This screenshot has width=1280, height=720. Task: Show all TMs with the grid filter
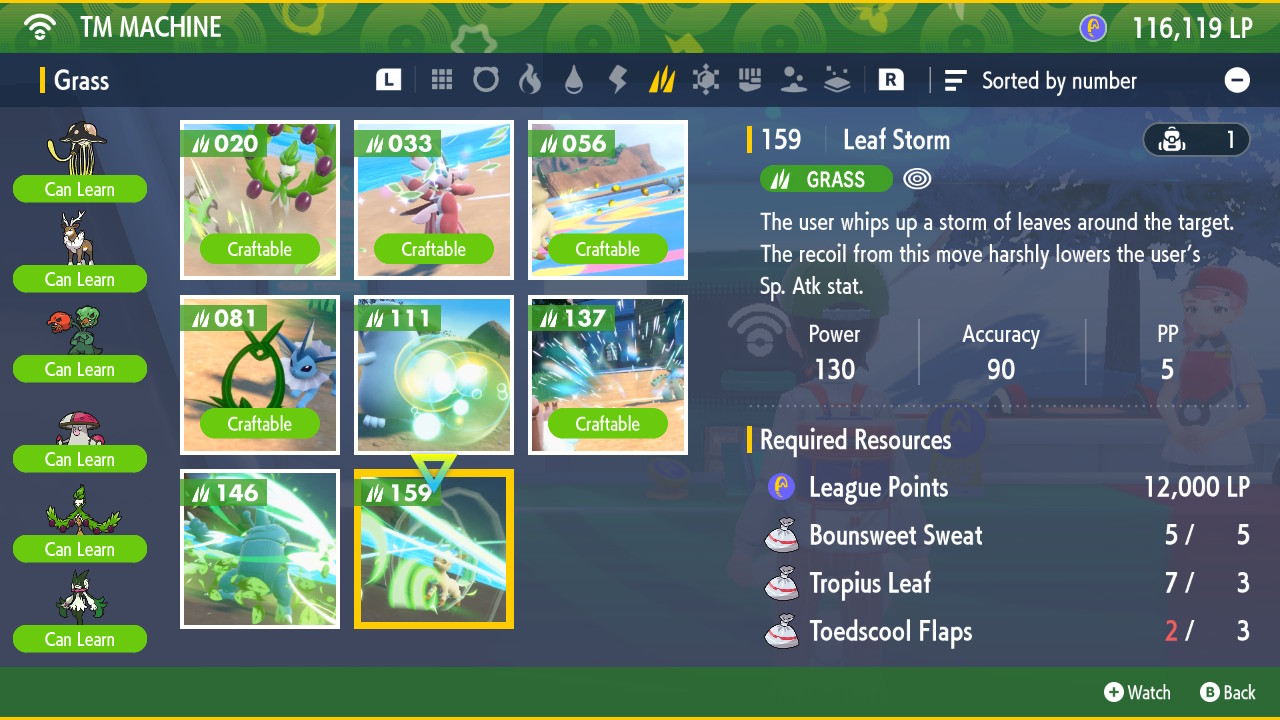point(442,80)
